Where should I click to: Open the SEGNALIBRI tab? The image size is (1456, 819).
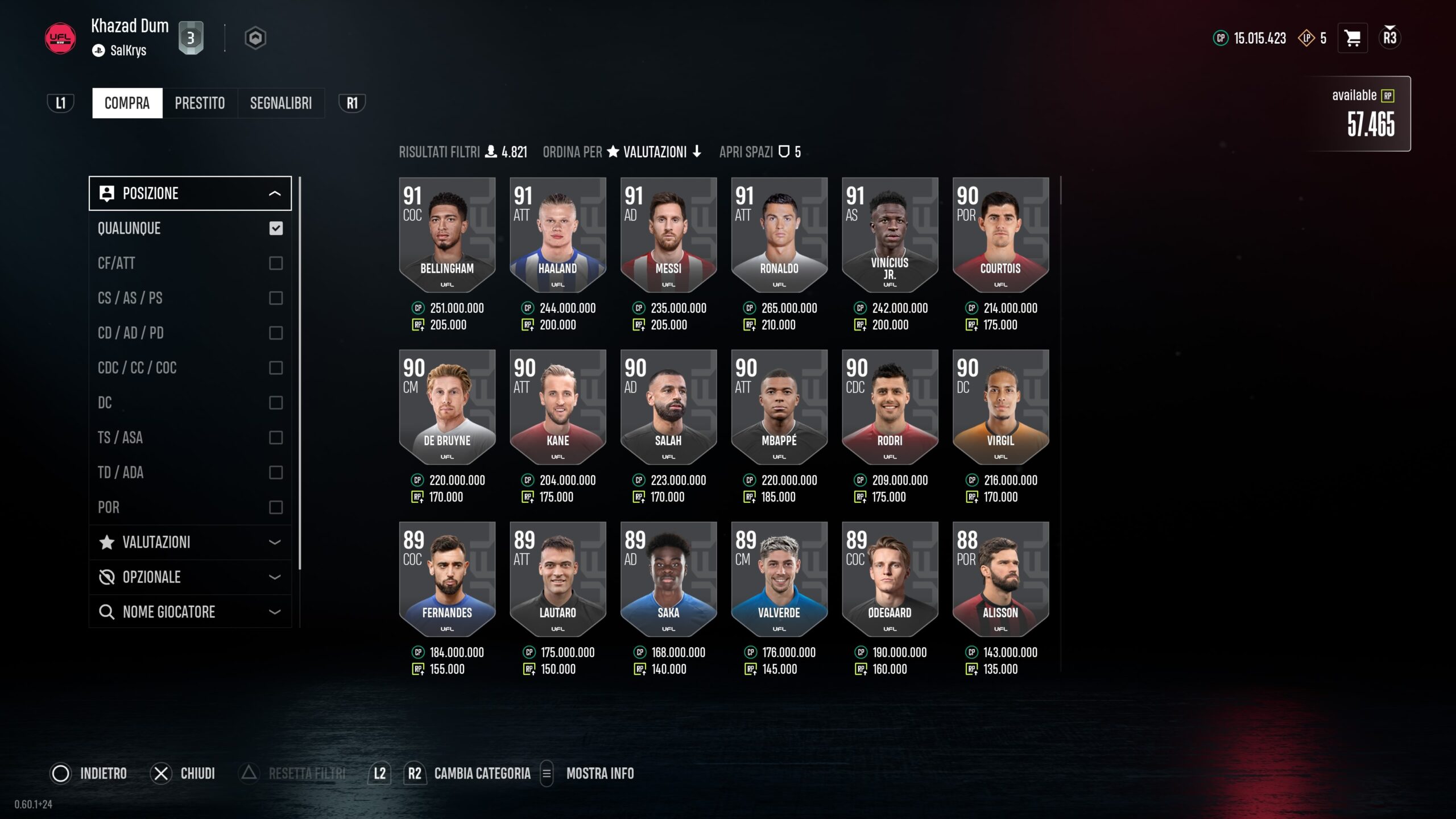click(281, 103)
